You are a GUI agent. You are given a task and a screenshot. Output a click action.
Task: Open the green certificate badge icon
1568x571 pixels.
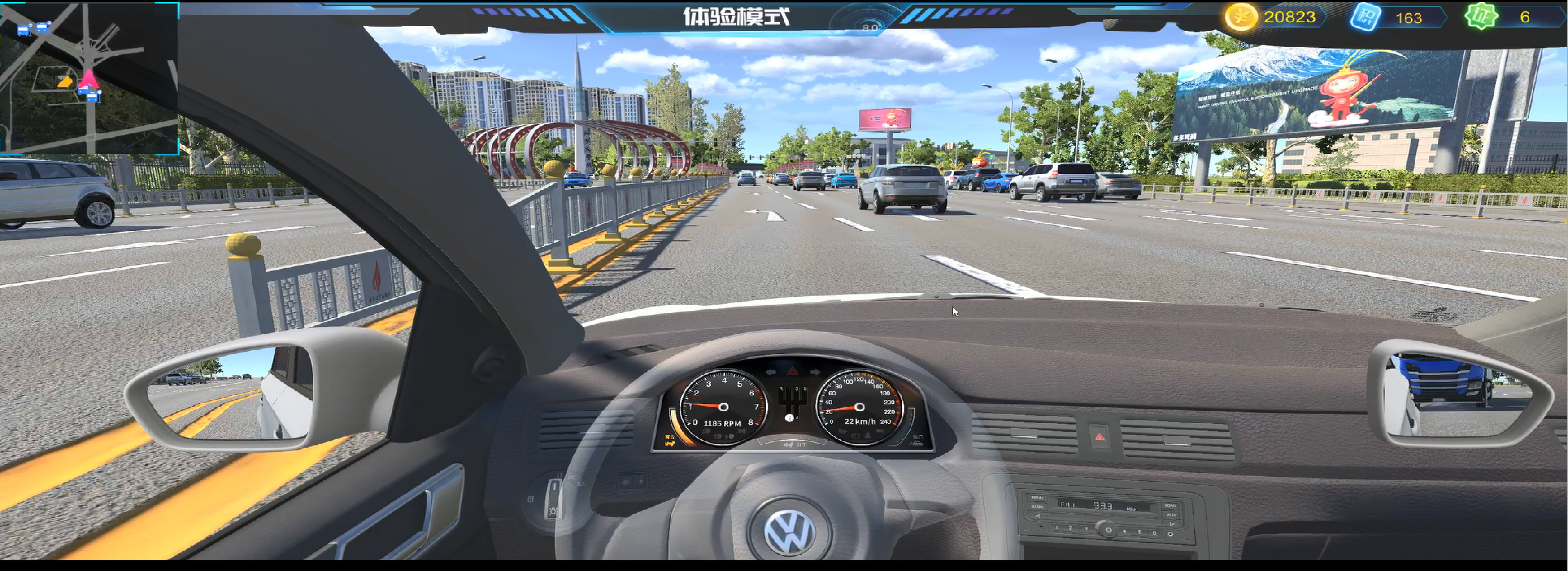(x=1480, y=17)
